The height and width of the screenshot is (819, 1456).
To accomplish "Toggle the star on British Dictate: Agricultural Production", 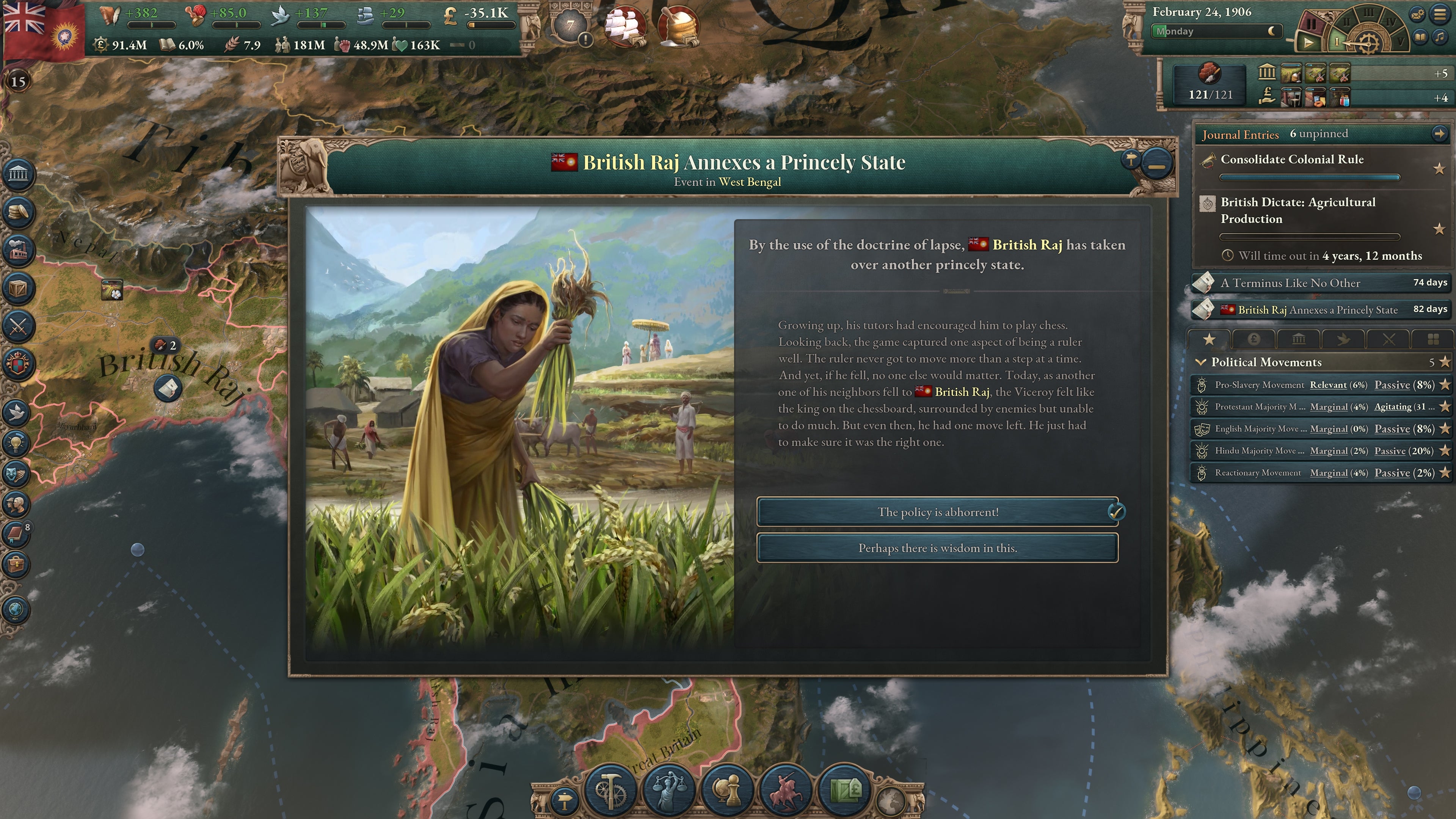I will [1440, 229].
